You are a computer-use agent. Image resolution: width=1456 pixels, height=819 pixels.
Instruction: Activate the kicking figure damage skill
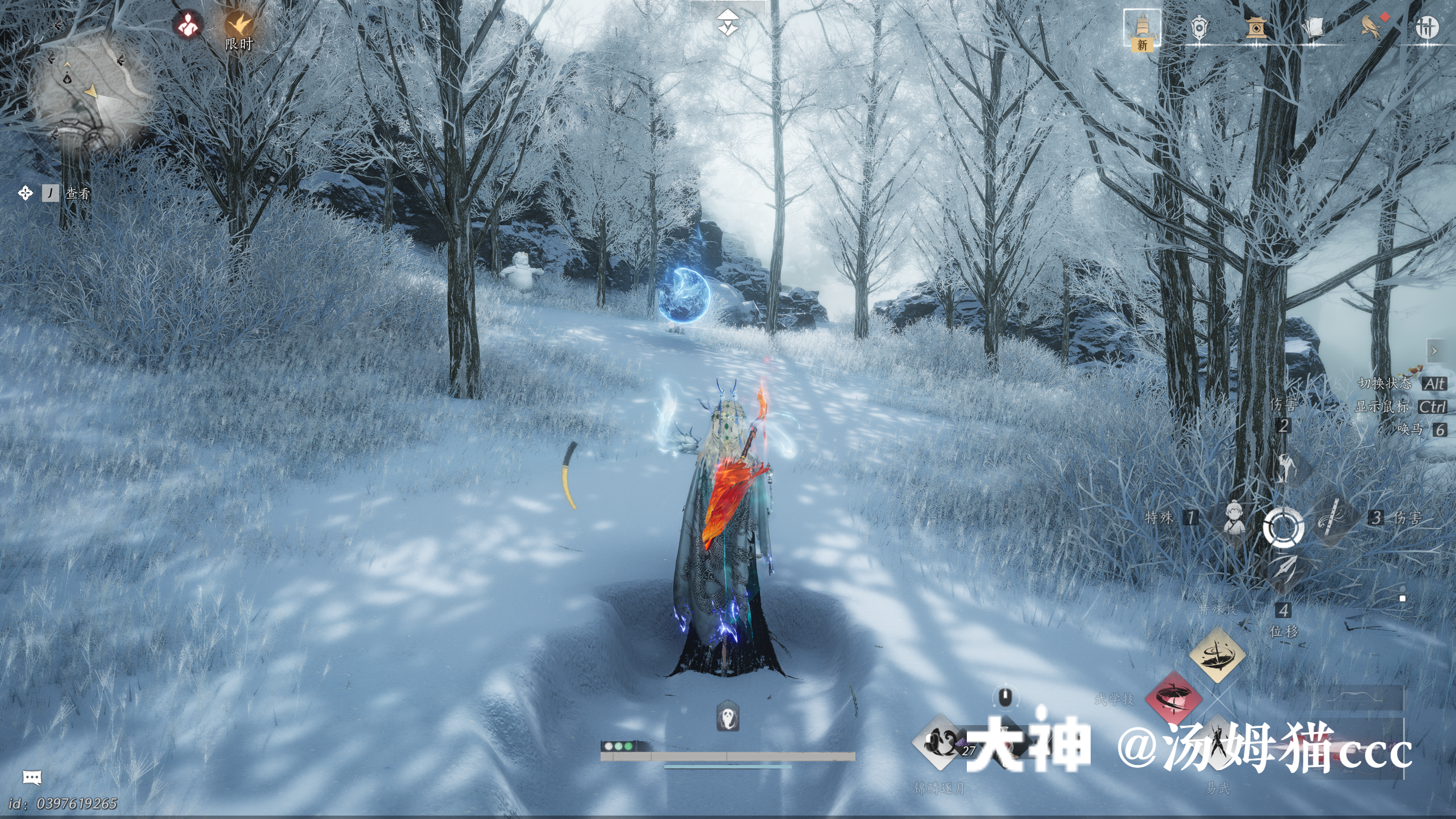[x=1284, y=468]
